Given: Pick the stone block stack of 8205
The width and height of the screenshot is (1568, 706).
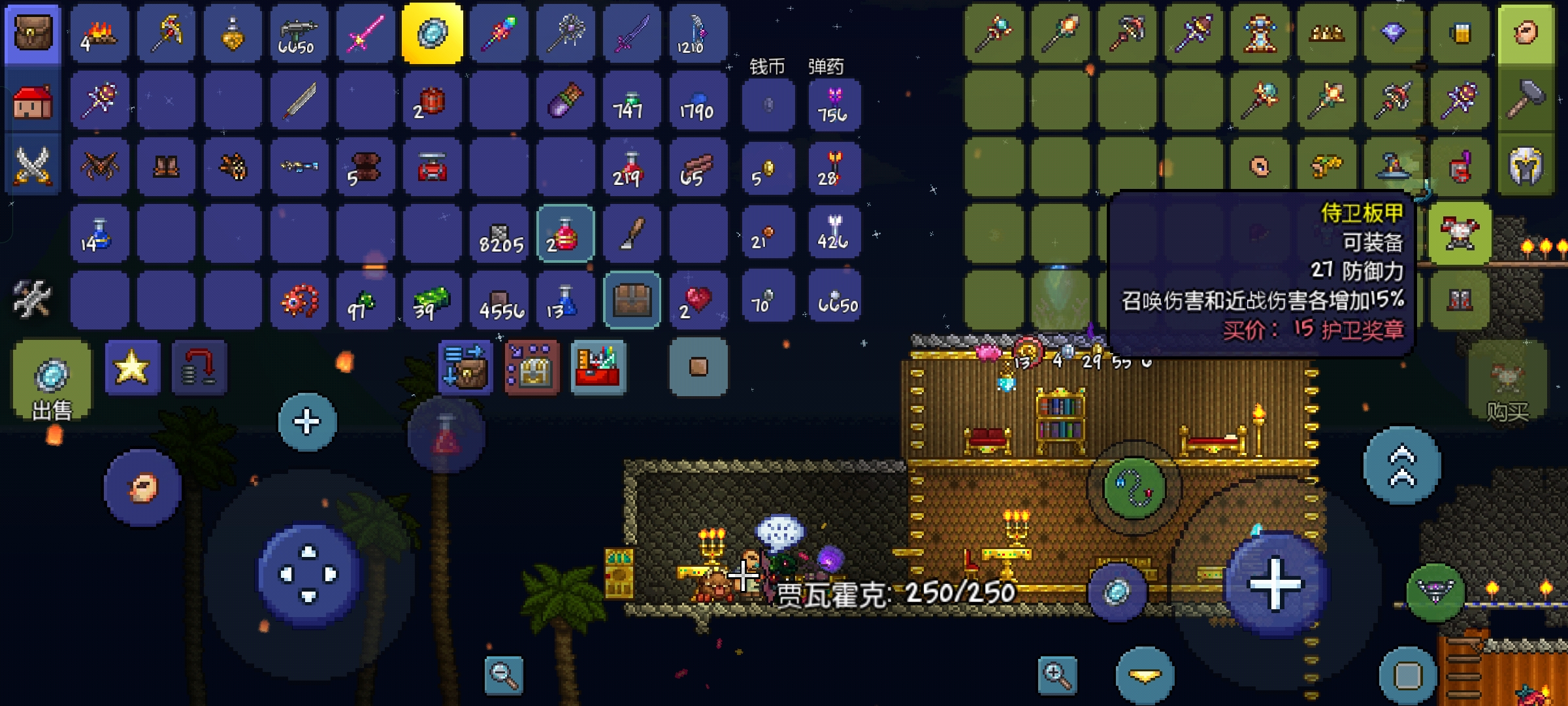Looking at the screenshot, I should tap(499, 234).
